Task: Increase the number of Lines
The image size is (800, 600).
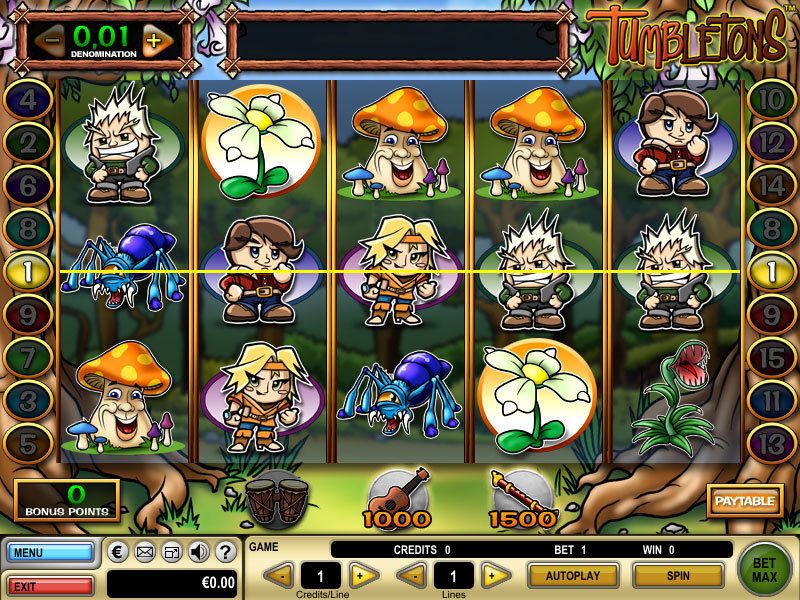Action: [x=491, y=575]
